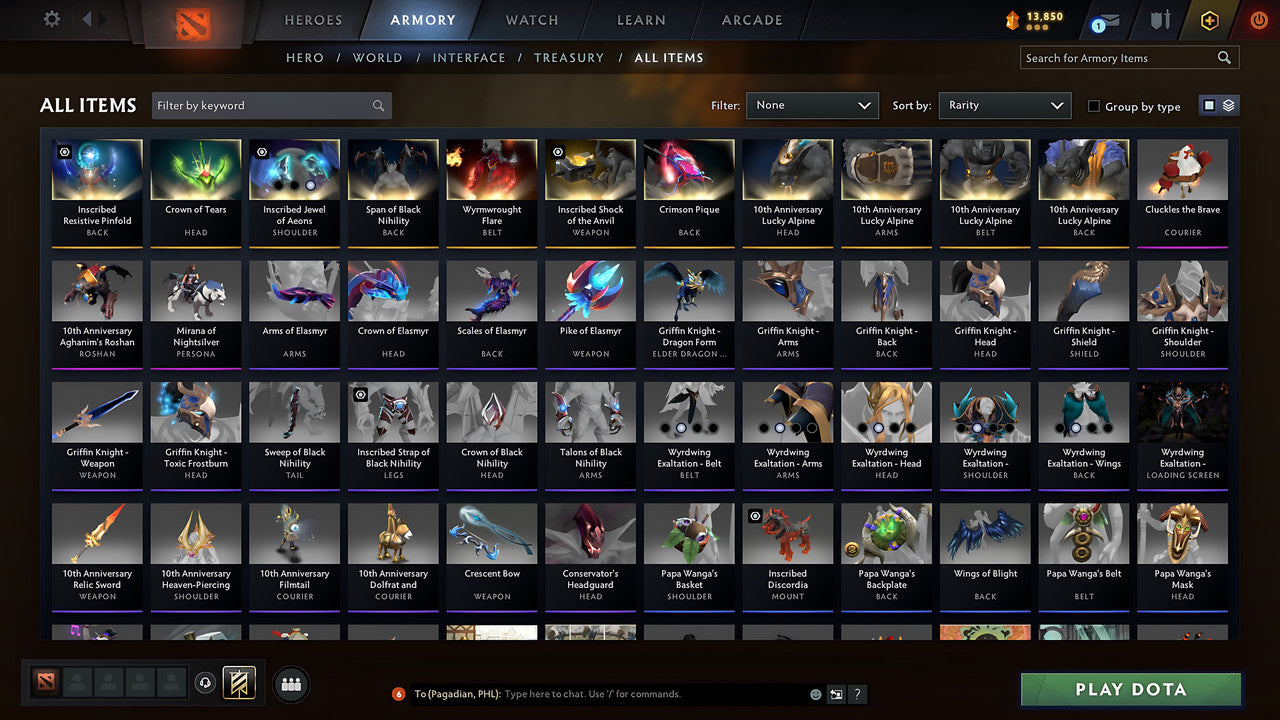Image resolution: width=1280 pixels, height=720 pixels.
Task: Open the shield and sword loadout icon
Action: (1160, 20)
